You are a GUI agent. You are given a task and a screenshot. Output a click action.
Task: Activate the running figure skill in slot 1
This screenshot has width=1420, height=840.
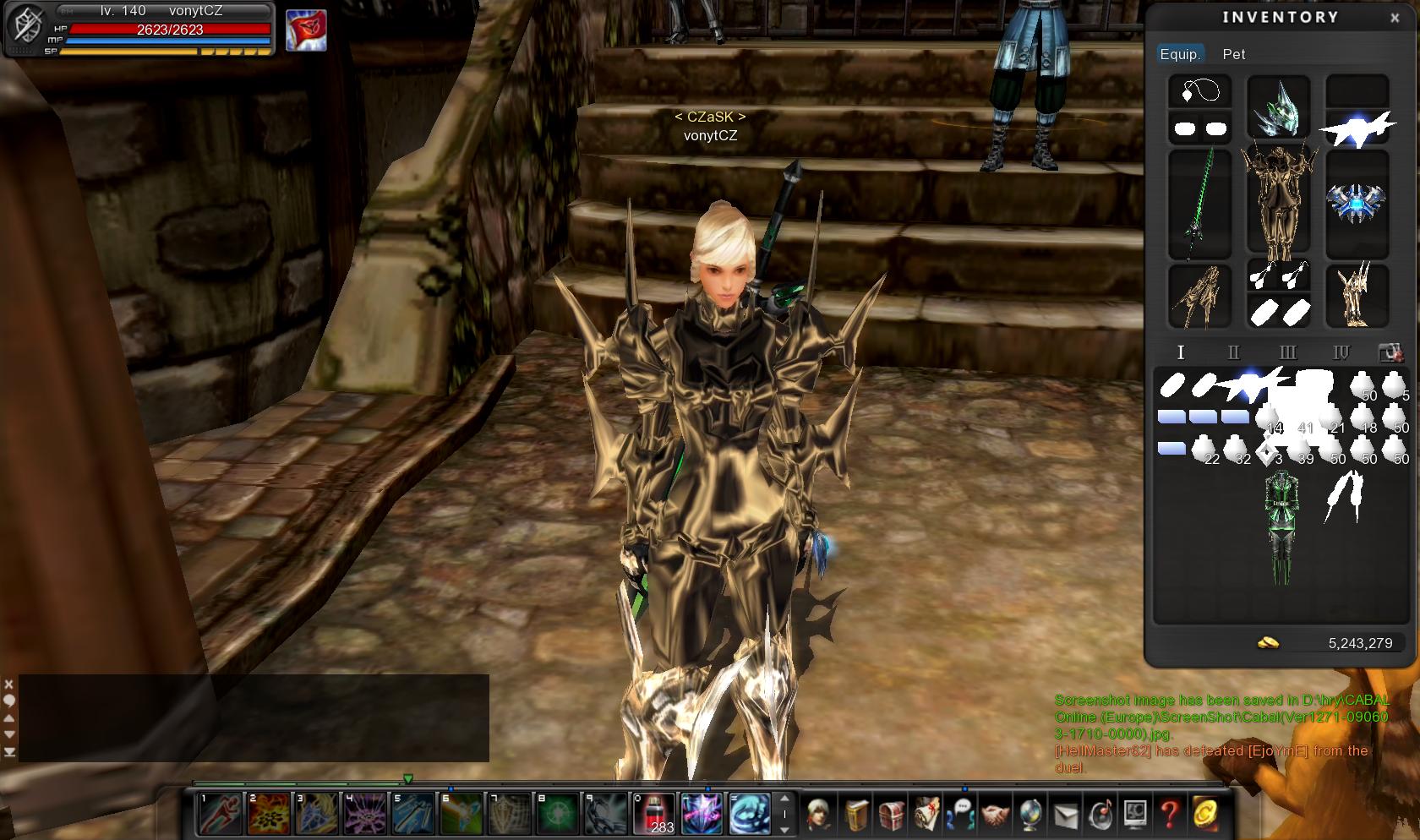point(220,813)
